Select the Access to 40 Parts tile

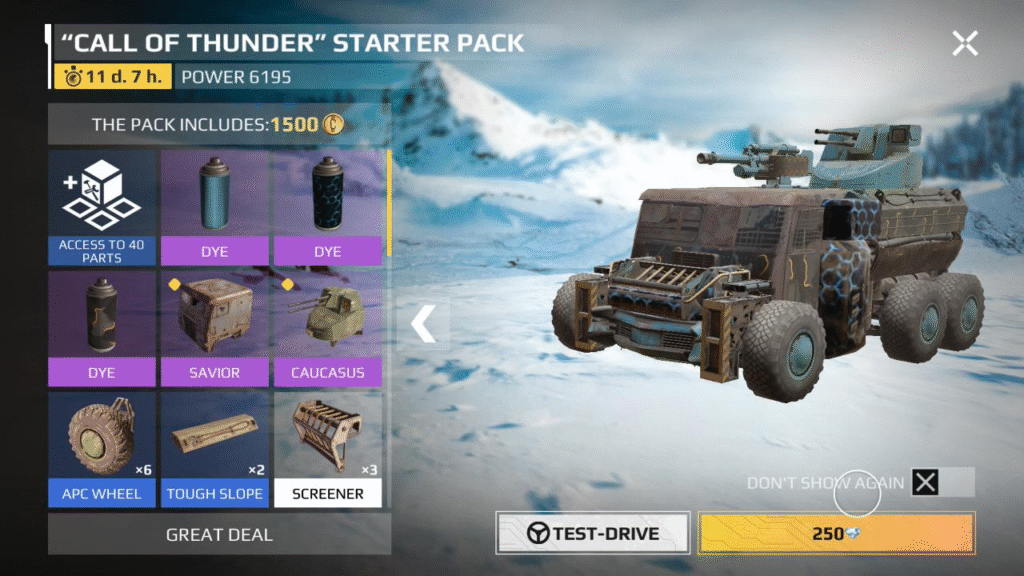click(x=103, y=208)
